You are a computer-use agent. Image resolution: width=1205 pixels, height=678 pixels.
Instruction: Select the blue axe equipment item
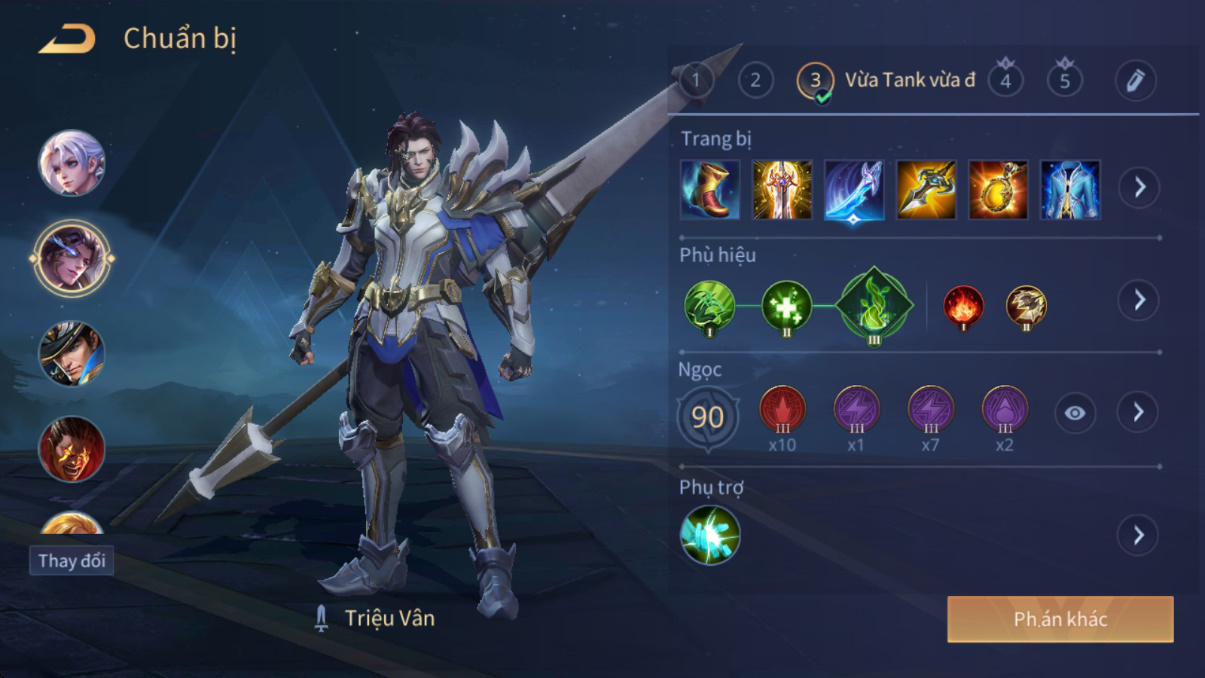[x=854, y=189]
